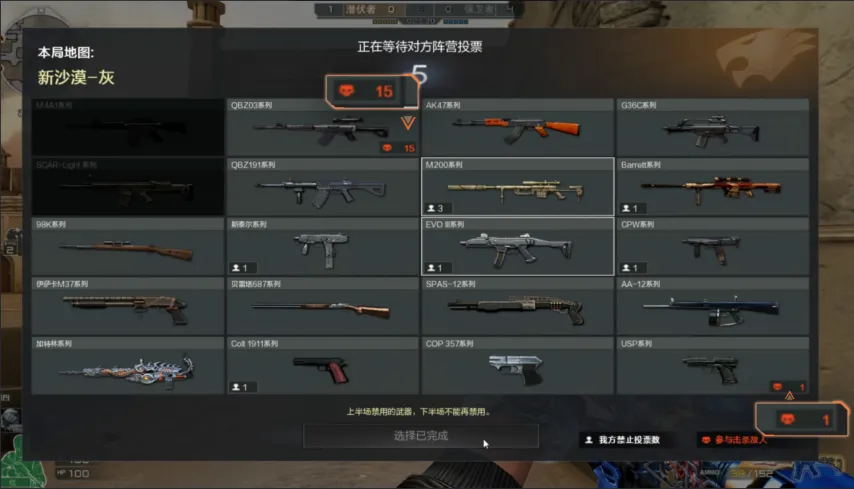The image size is (854, 489).
Task: Choose the CPW series weapon tile
Action: click(712, 247)
